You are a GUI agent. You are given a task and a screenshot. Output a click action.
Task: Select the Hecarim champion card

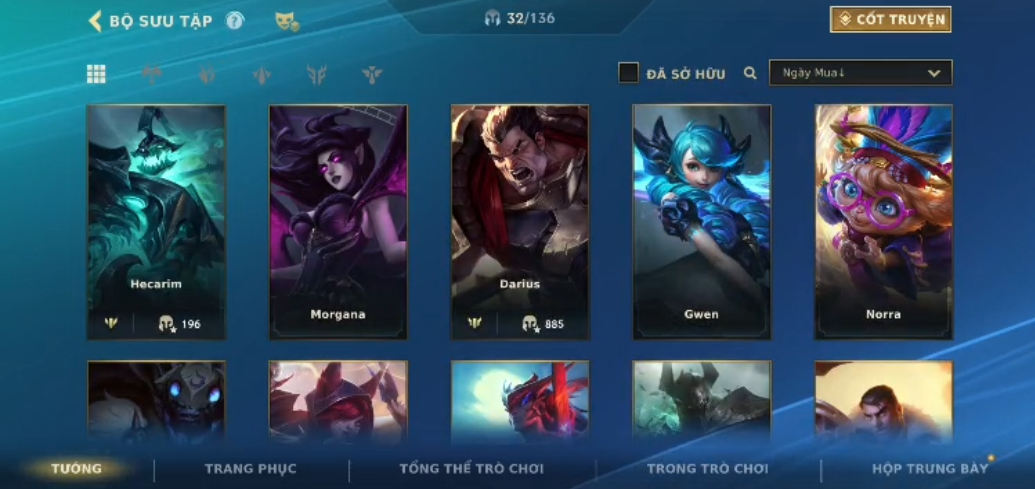[156, 221]
